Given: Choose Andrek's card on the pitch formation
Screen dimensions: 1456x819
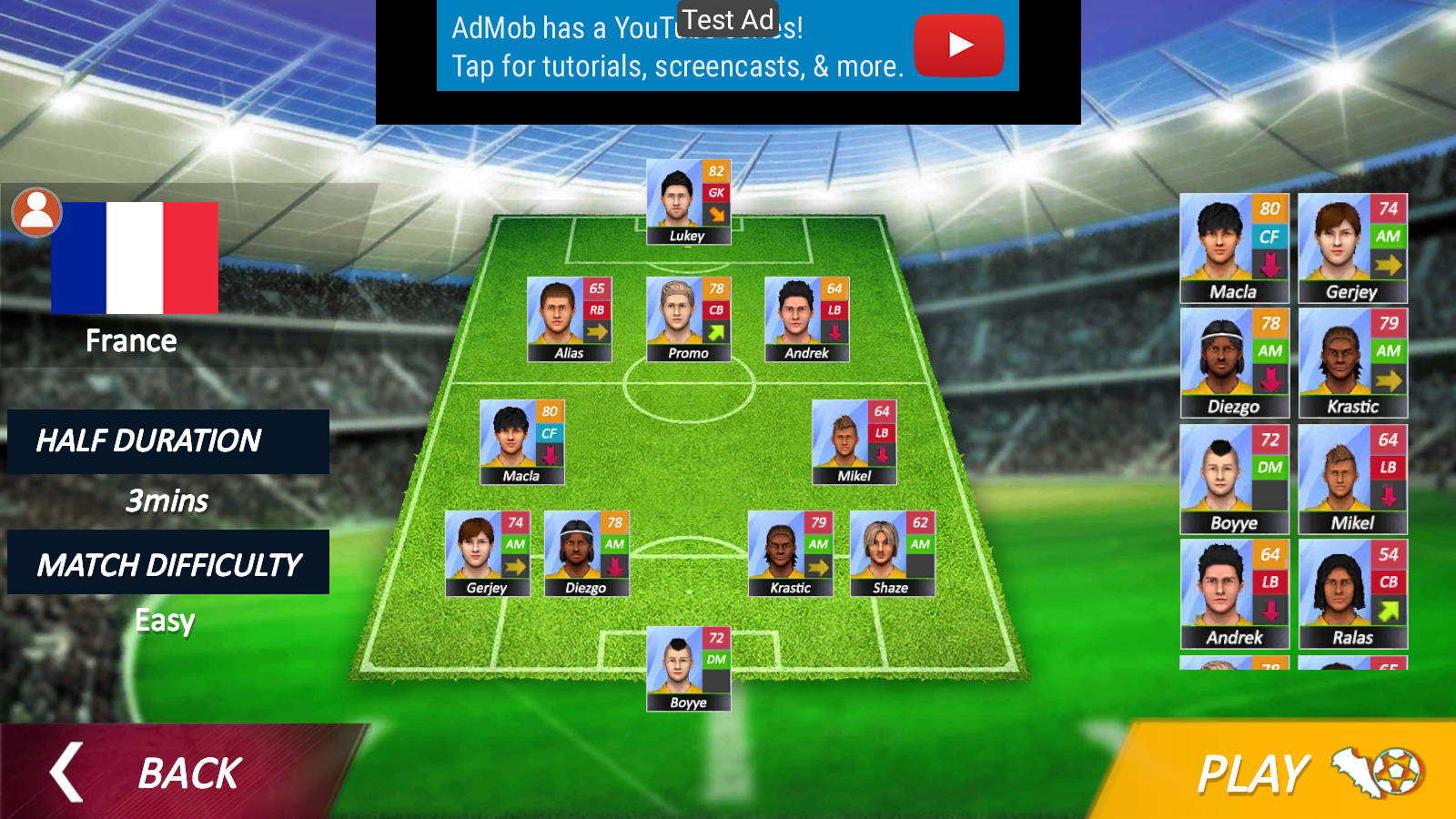Looking at the screenshot, I should click(806, 319).
